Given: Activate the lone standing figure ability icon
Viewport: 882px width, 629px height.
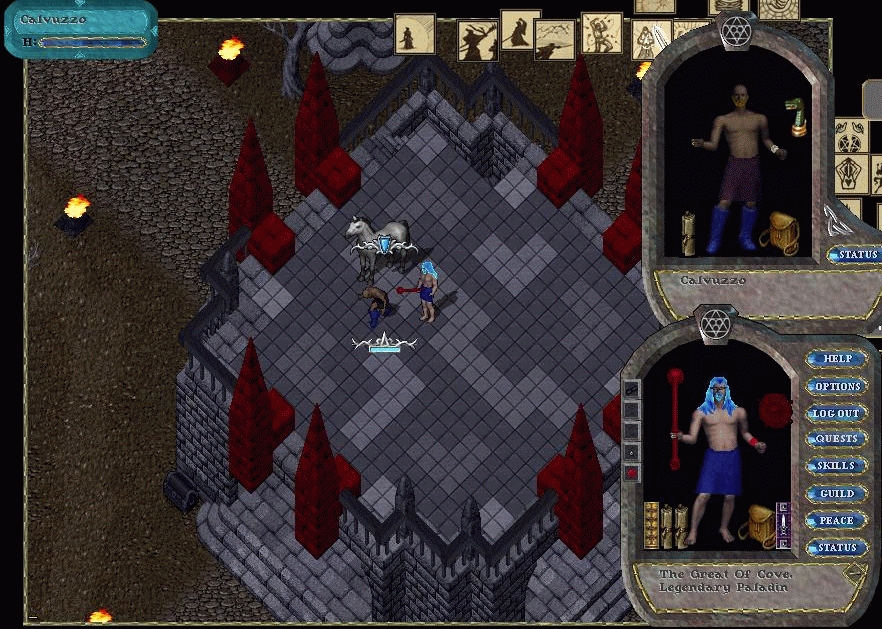Looking at the screenshot, I should click(x=414, y=33).
